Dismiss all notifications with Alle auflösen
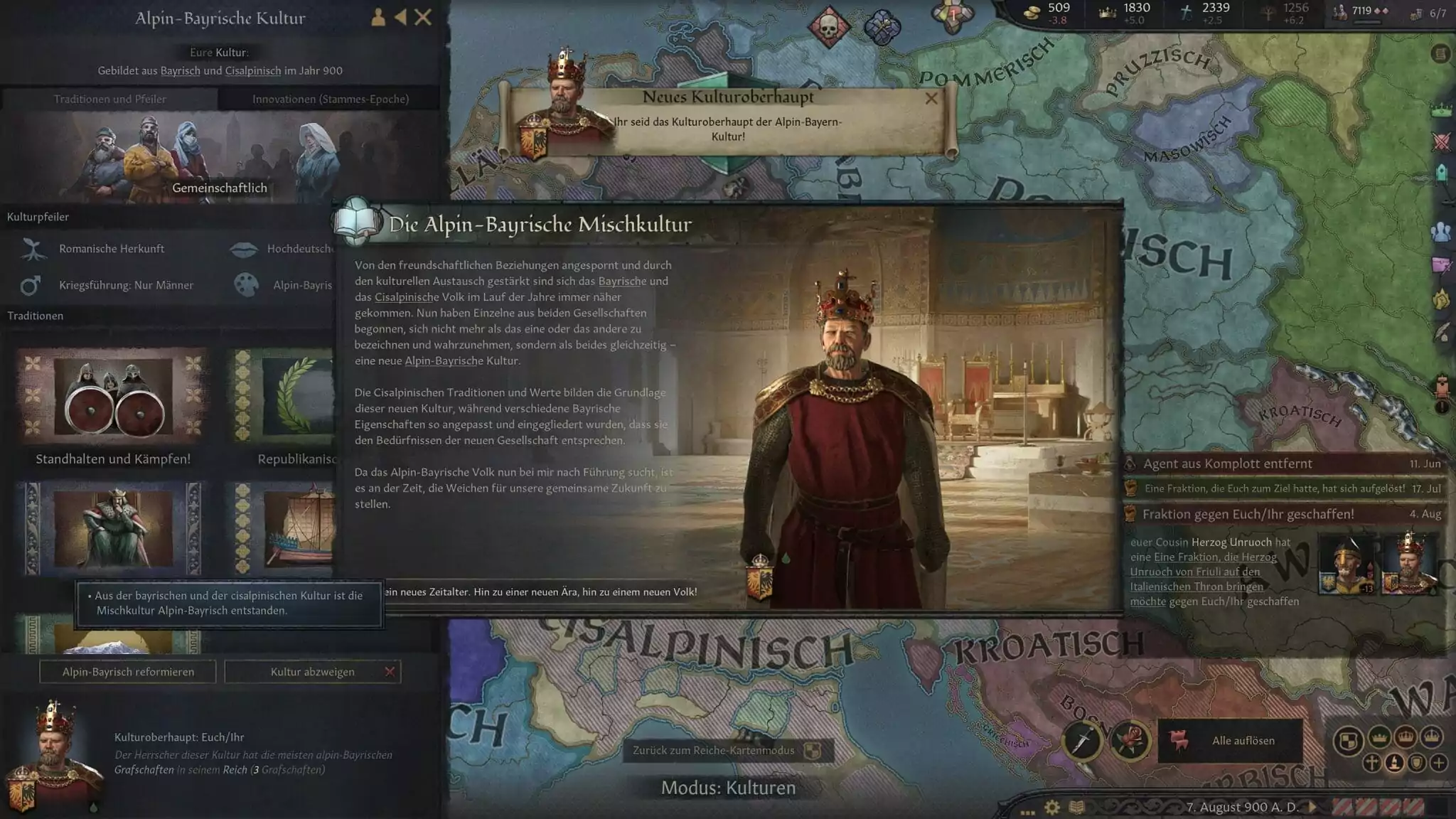Viewport: 1456px width, 819px height. 1231,741
